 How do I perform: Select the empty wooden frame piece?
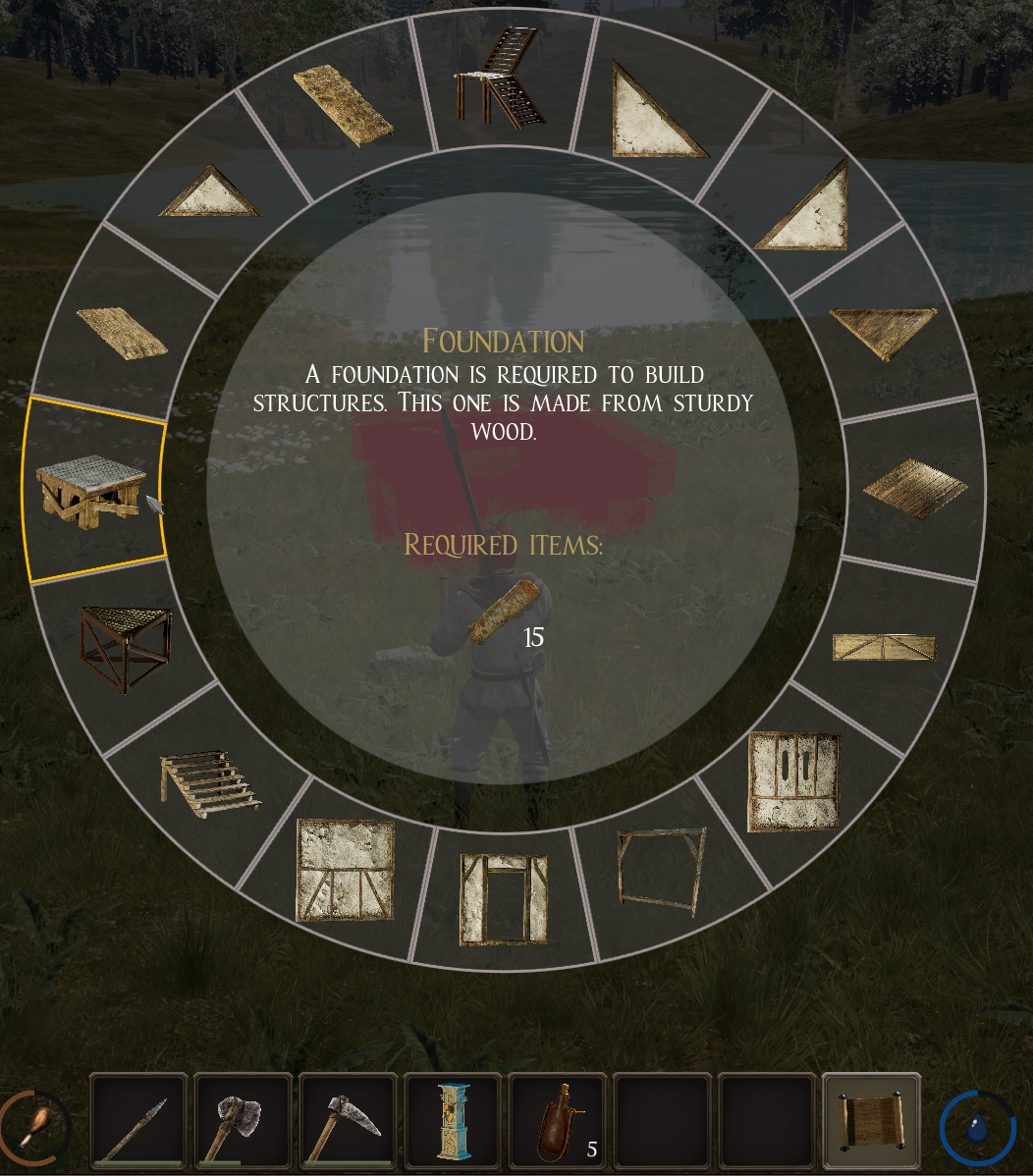pyautogui.click(x=661, y=870)
